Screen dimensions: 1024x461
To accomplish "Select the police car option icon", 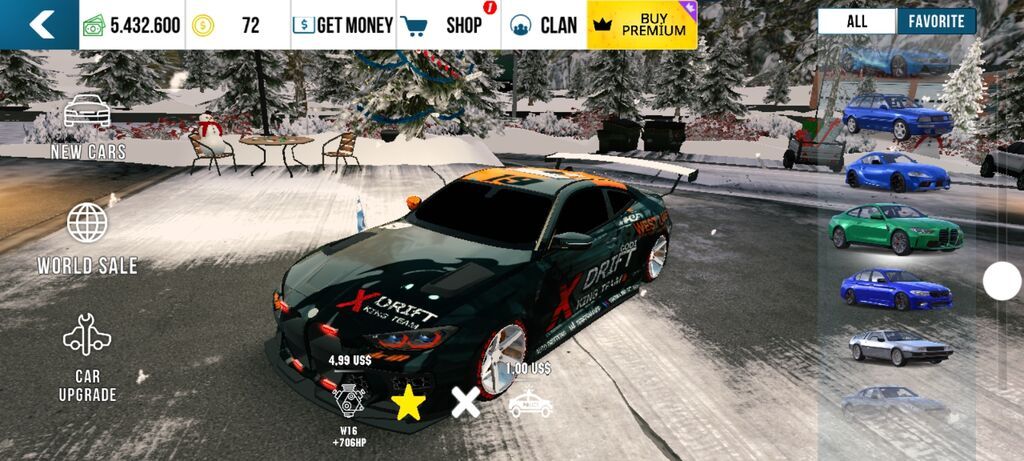I will (529, 403).
